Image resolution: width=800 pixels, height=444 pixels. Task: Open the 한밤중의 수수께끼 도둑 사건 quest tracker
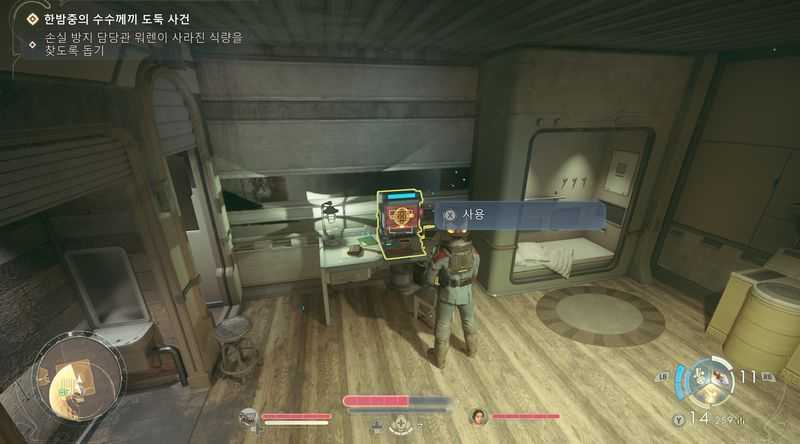116,19
